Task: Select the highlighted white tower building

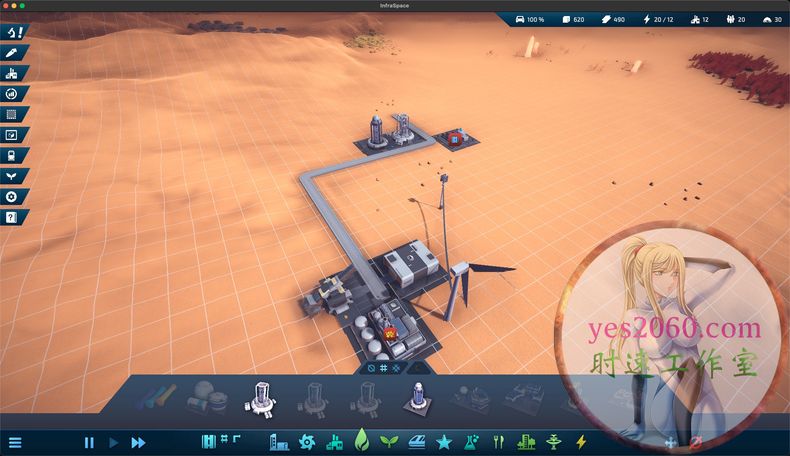Action: tap(259, 398)
